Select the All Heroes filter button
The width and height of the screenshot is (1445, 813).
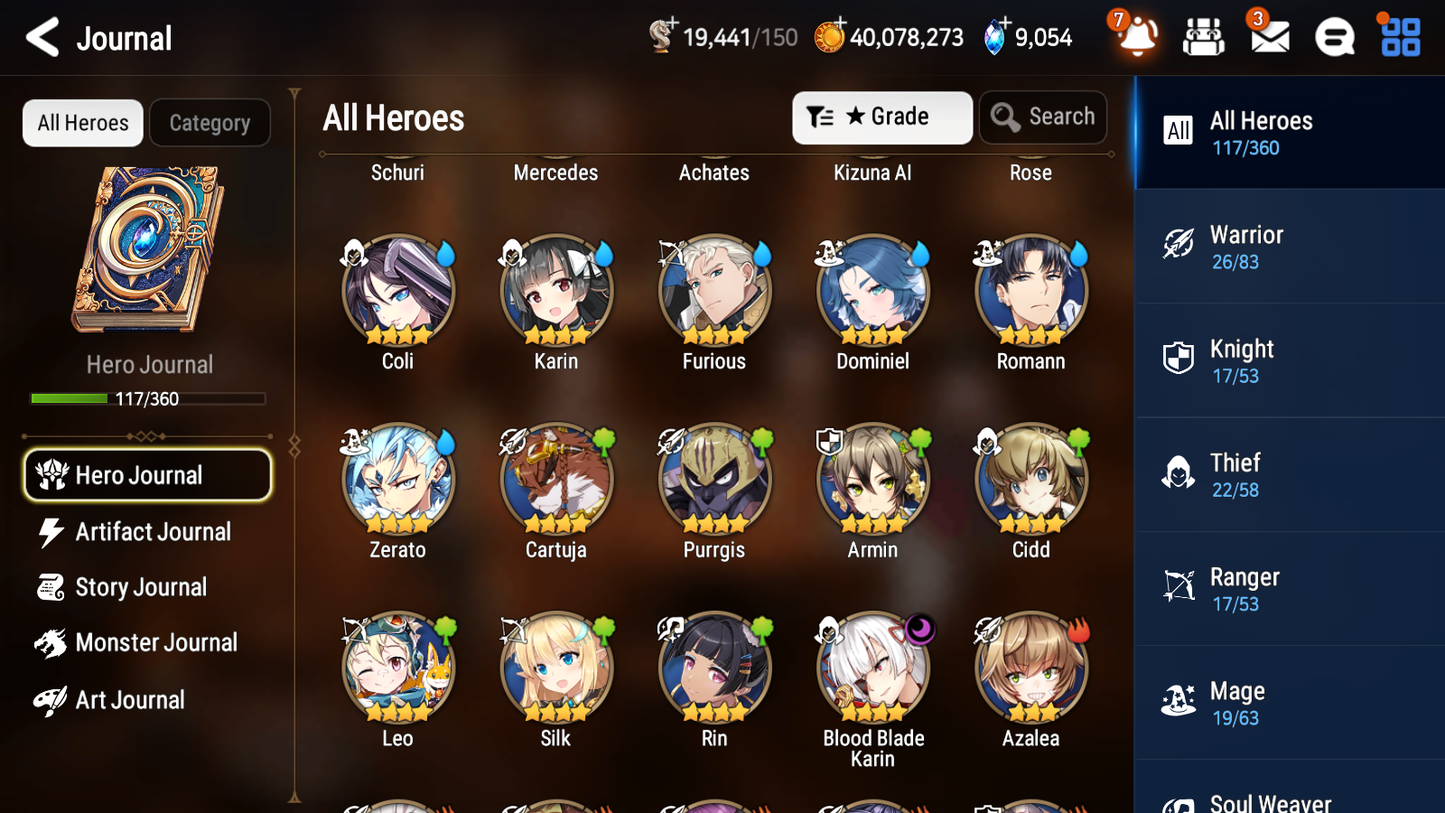click(82, 122)
